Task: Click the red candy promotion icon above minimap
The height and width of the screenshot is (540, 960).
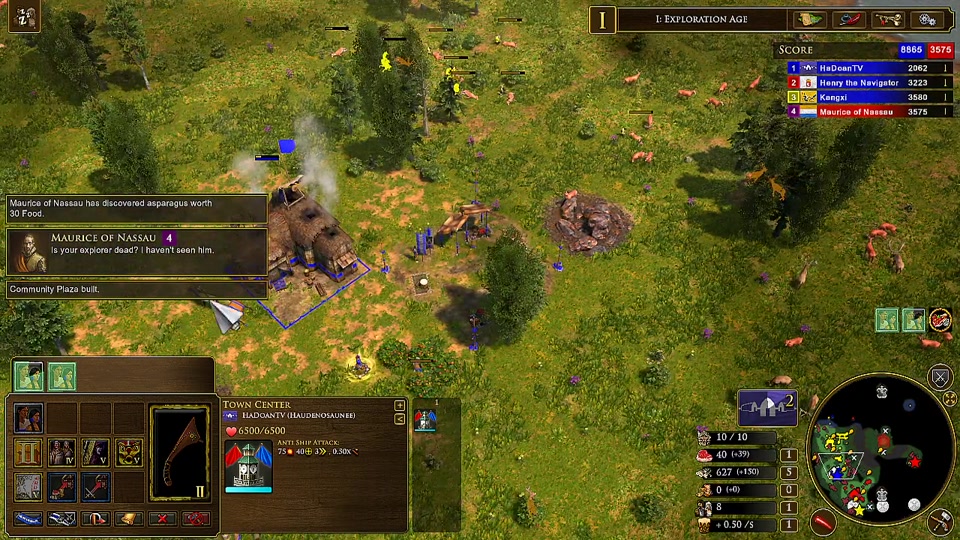Action: (x=940, y=320)
